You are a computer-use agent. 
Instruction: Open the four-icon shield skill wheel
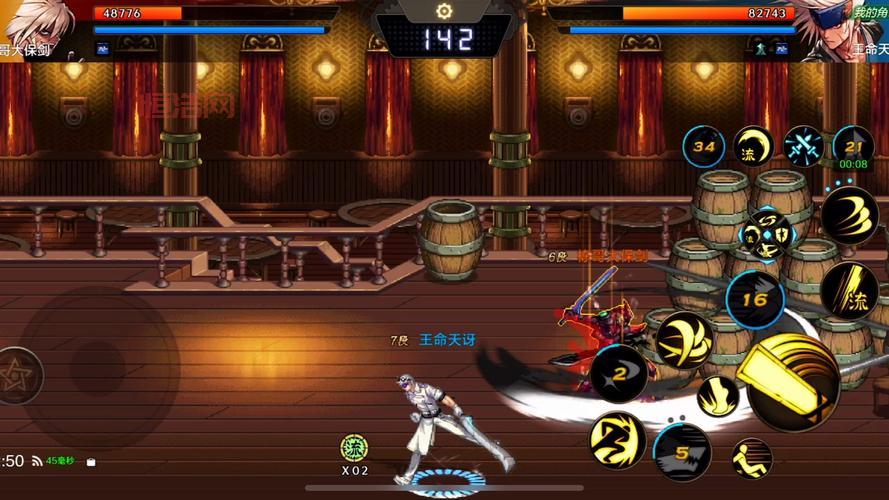(765, 232)
